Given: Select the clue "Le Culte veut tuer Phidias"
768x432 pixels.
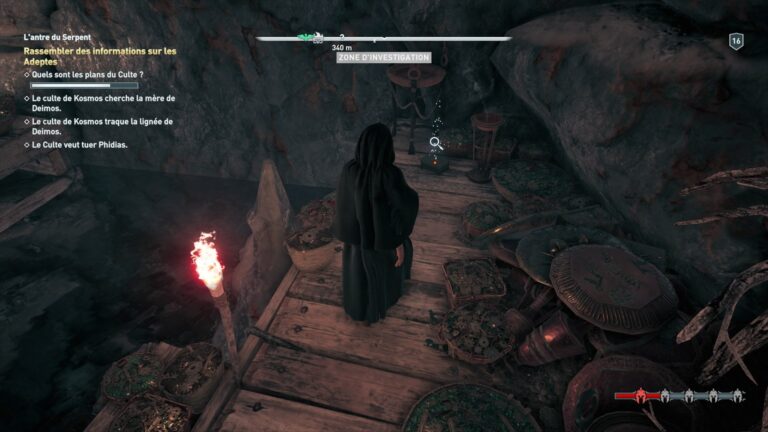Looking at the screenshot, I should click(80, 145).
